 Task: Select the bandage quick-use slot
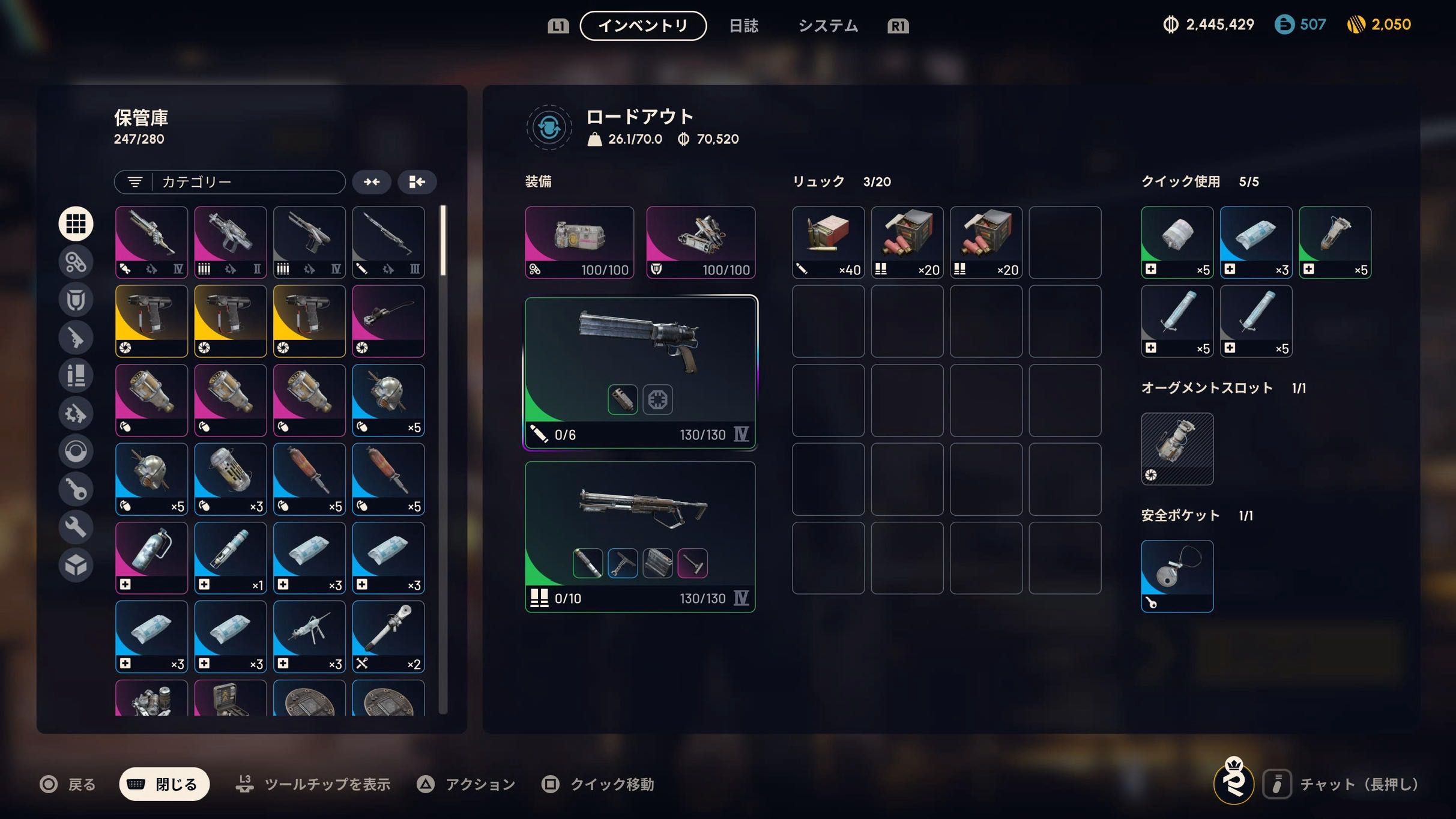tap(1177, 243)
